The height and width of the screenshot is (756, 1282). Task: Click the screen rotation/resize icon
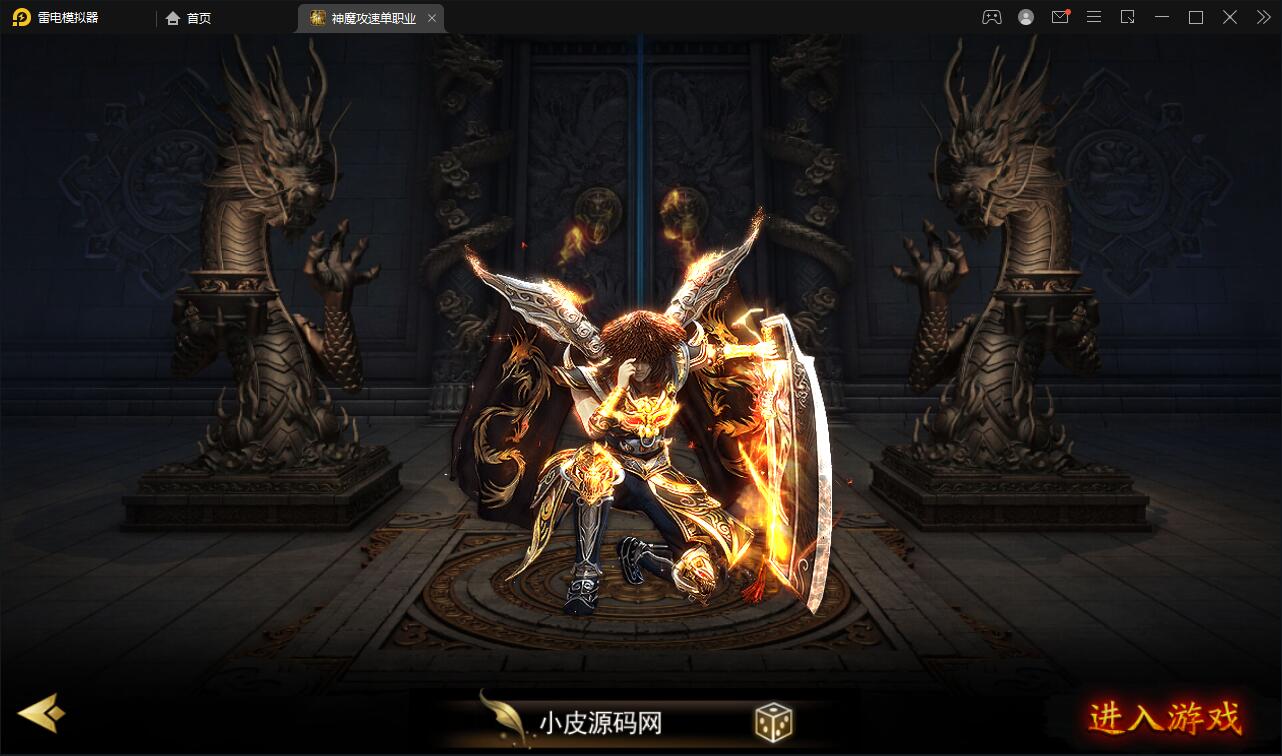(1127, 17)
